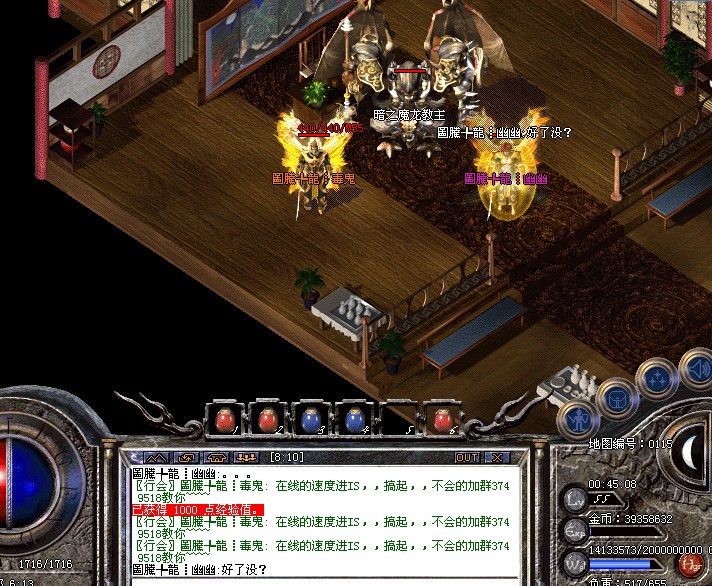The width and height of the screenshot is (712, 586).
Task: Use the red potion in belt slot 2
Action: (x=267, y=420)
